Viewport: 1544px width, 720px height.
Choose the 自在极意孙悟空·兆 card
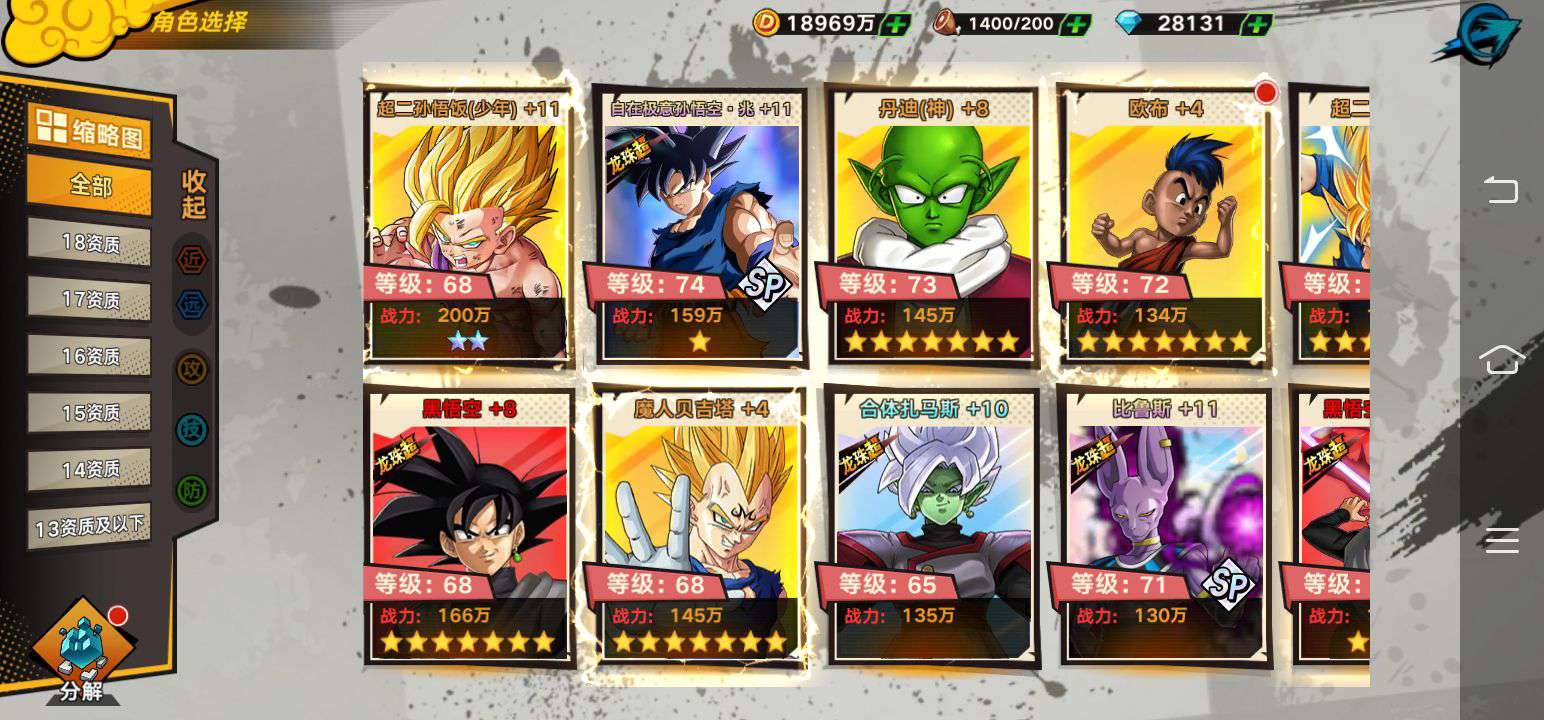tap(700, 225)
